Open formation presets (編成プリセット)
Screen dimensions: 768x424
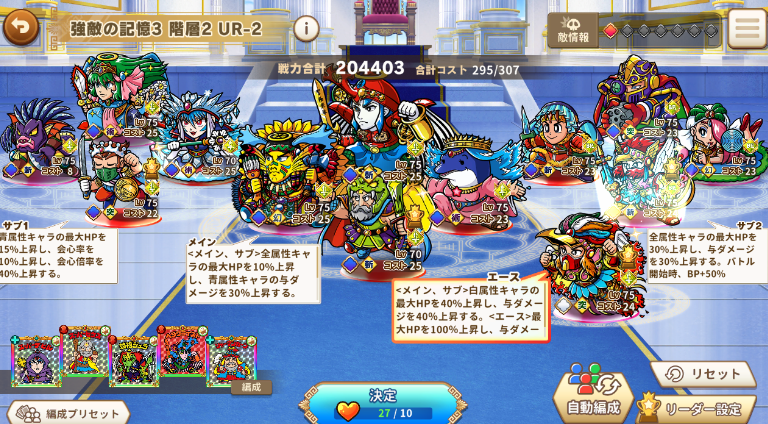(66, 412)
